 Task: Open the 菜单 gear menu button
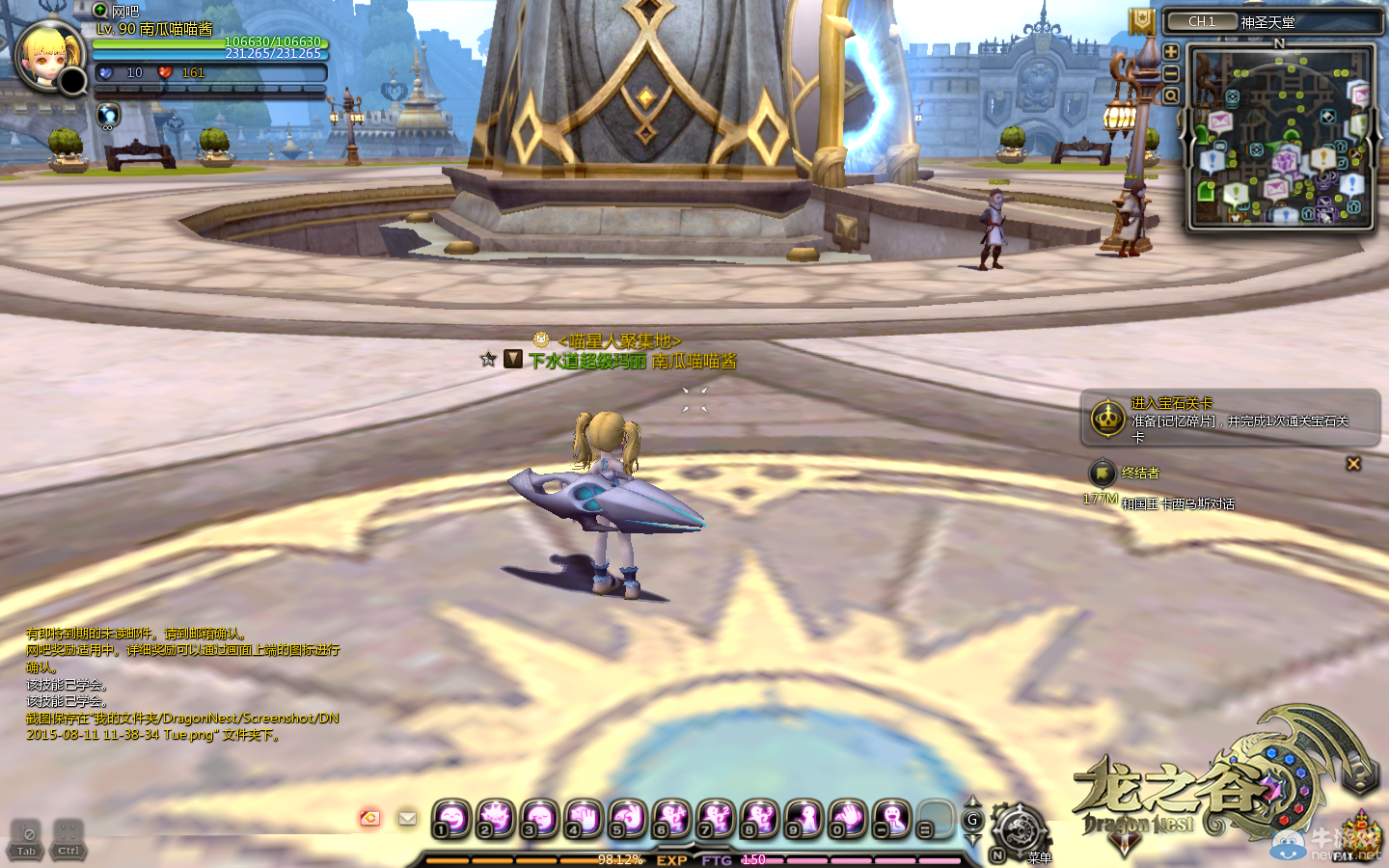point(1020,829)
